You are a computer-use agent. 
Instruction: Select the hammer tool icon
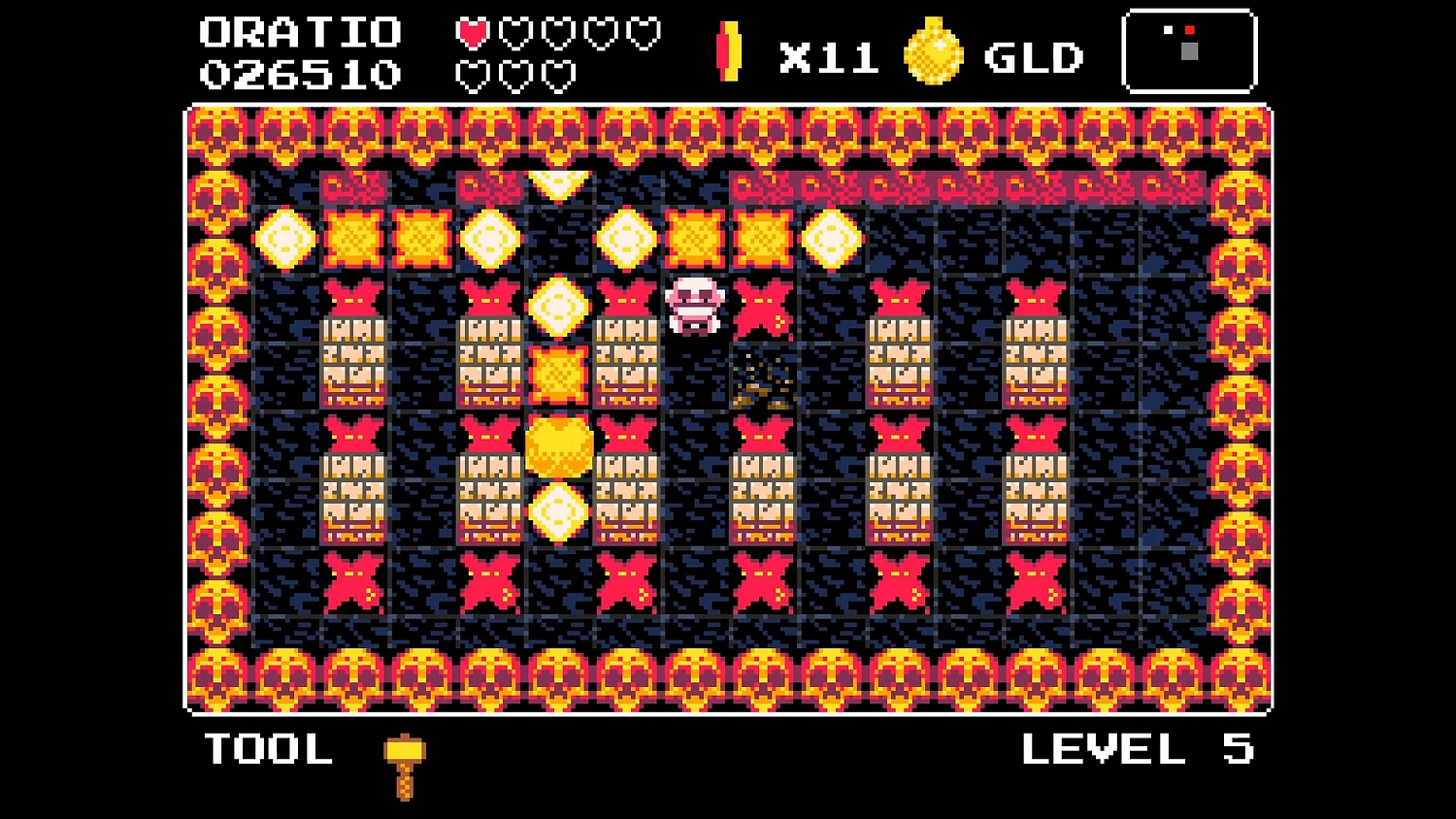pos(403,762)
